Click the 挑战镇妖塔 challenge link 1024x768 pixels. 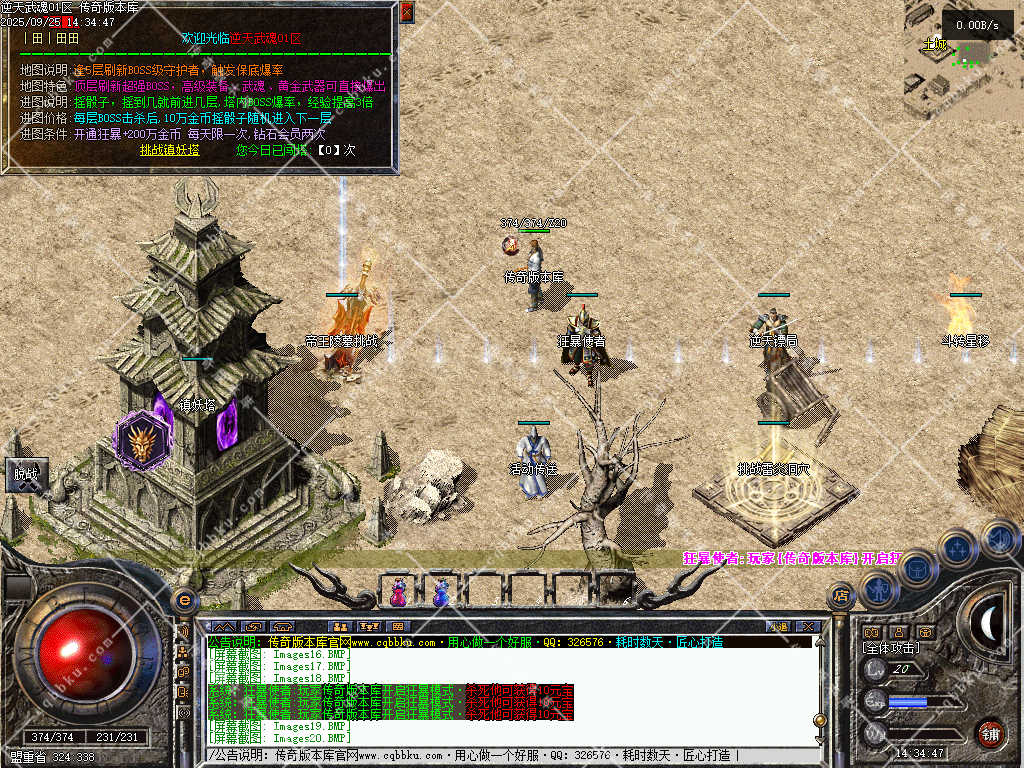169,150
